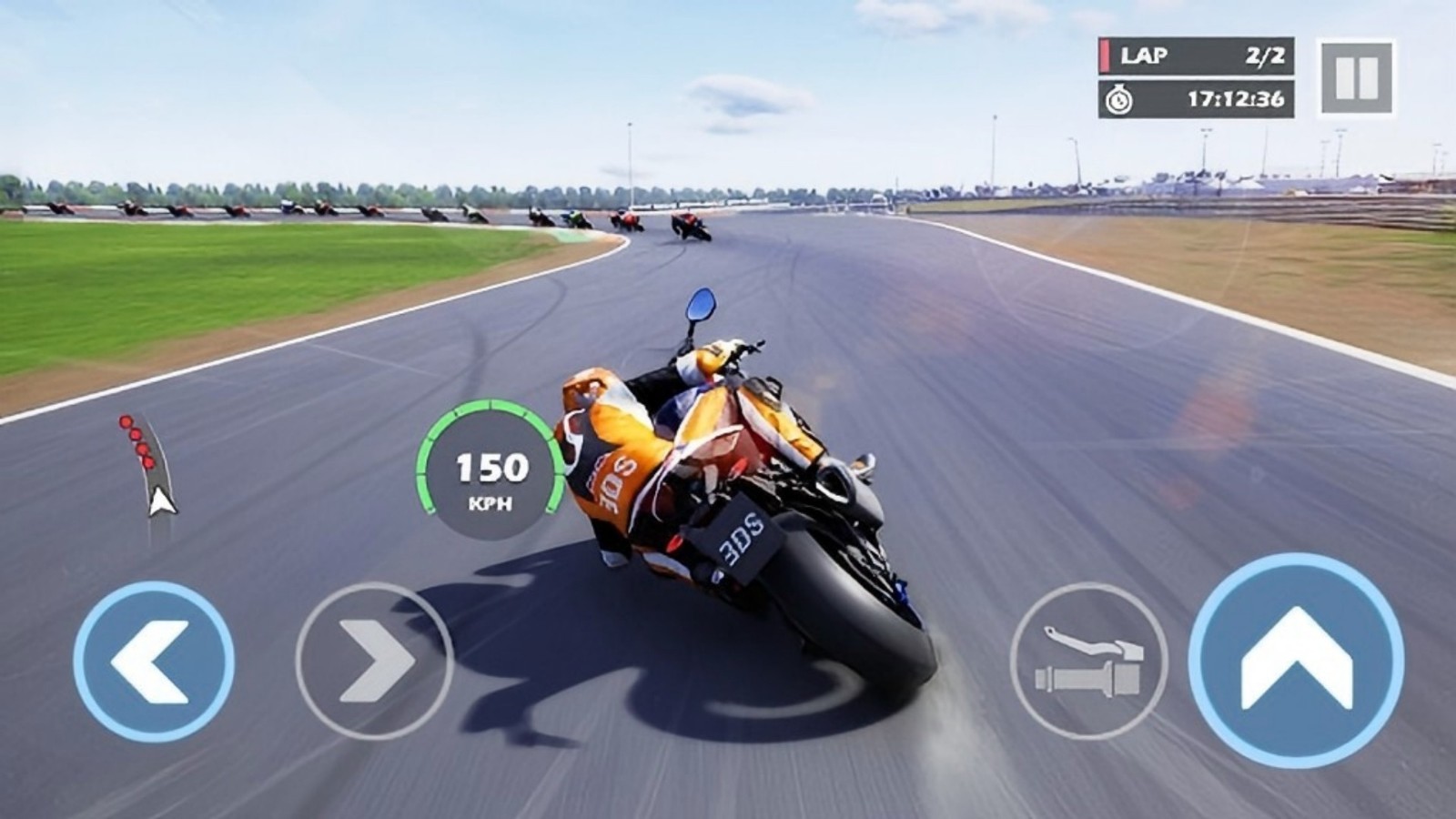Click the topmost red dot on the minimap

click(x=125, y=420)
